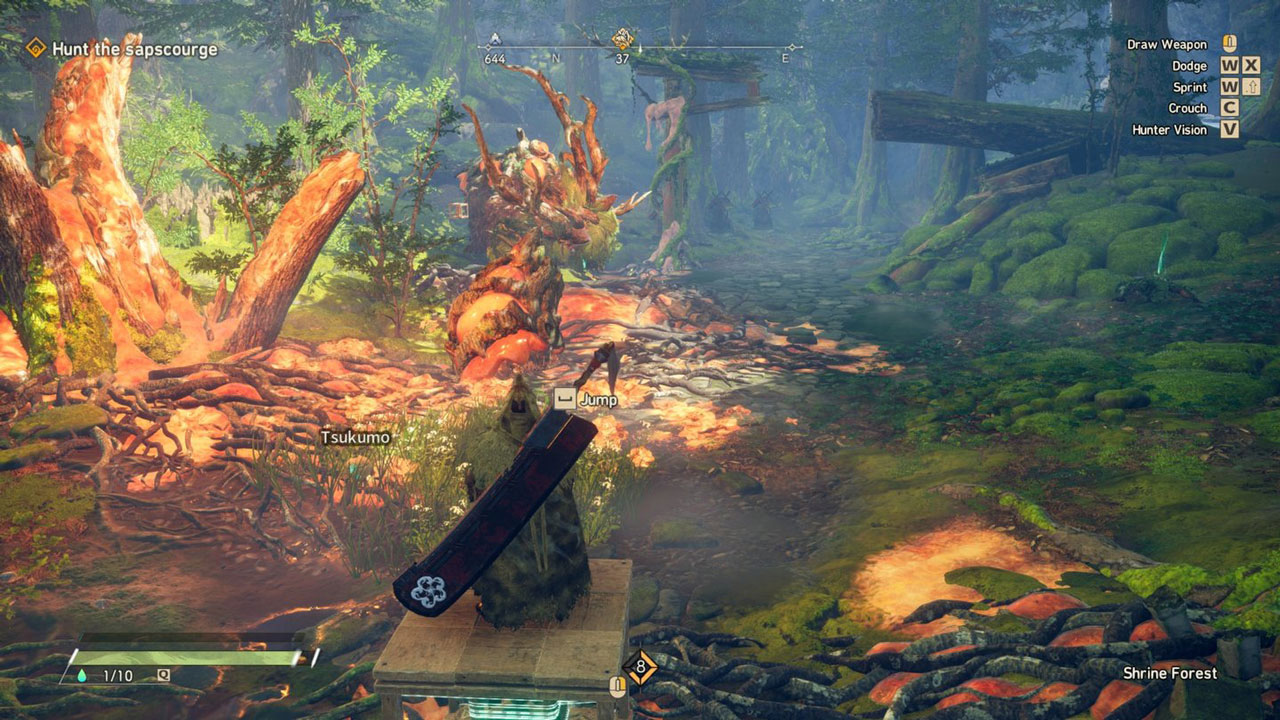
Task: Select the healing water droplet icon
Action: click(82, 676)
